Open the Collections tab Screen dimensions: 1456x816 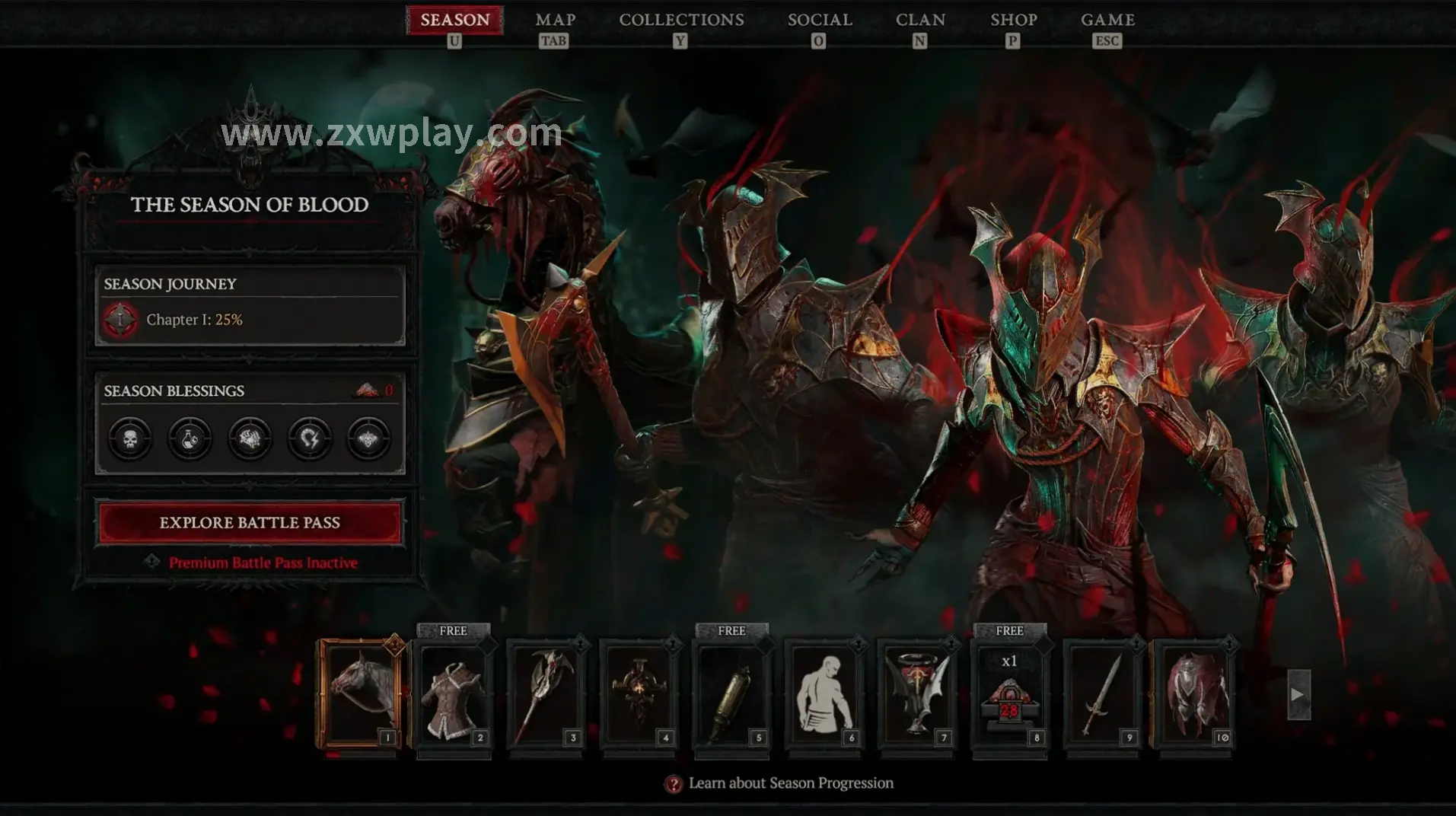tap(681, 21)
